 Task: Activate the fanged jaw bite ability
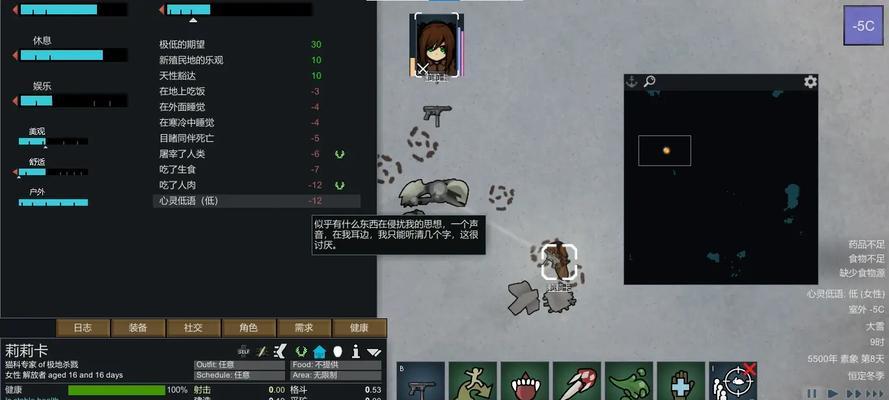point(525,381)
